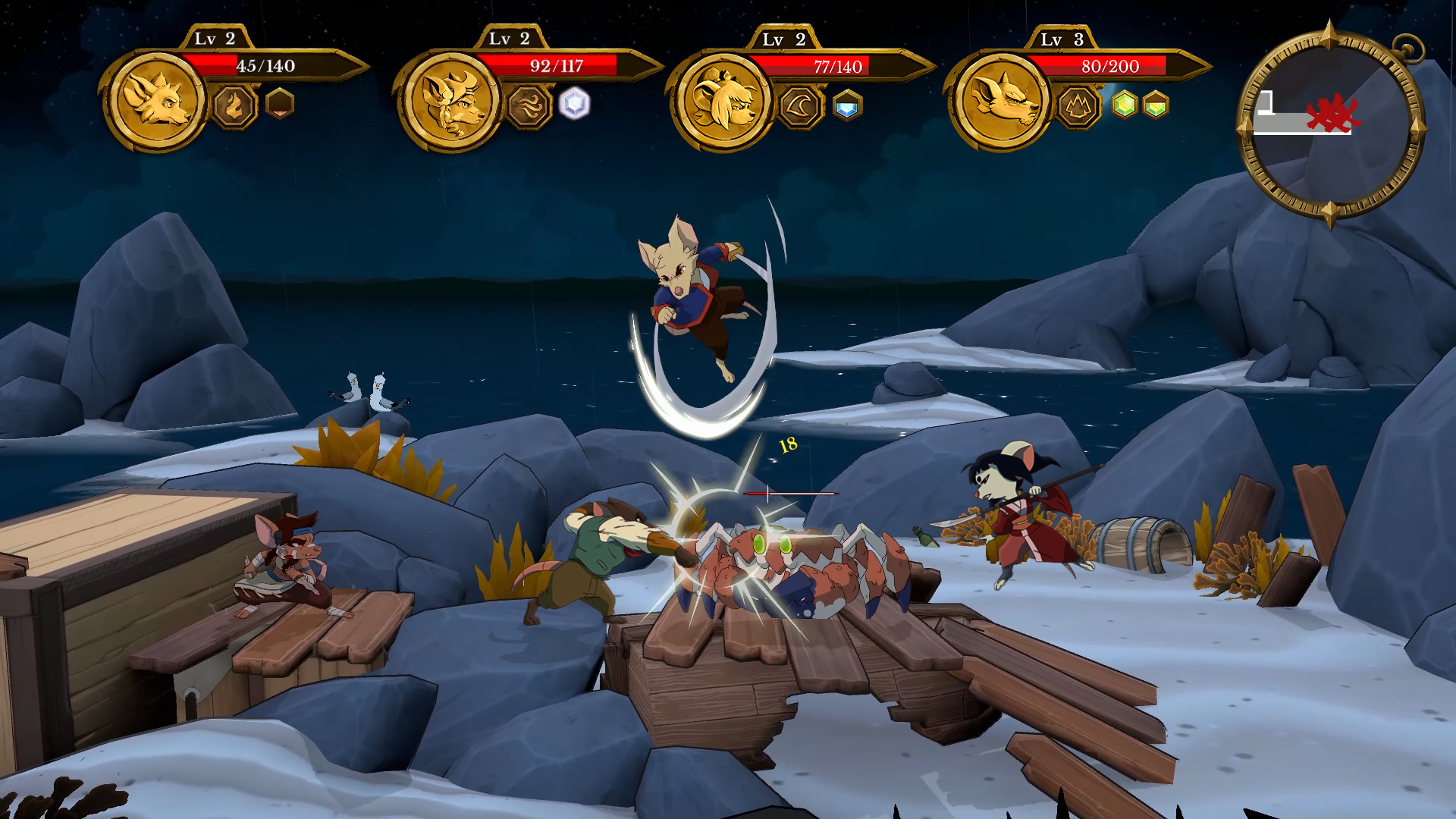Click the 80/200 health bar
Image resolution: width=1456 pixels, height=819 pixels.
tap(1109, 67)
